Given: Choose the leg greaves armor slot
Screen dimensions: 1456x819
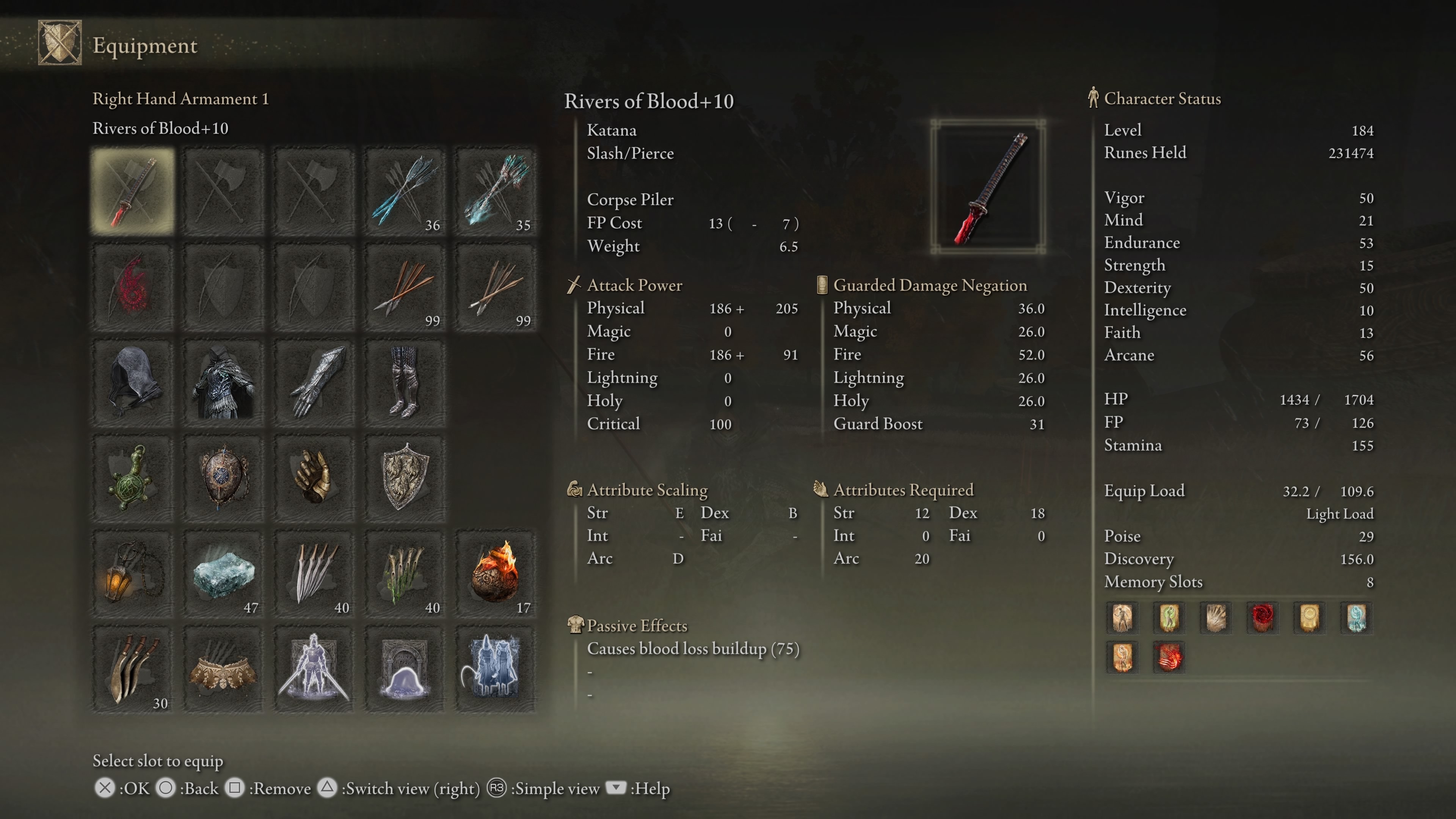Looking at the screenshot, I should pos(405,383).
